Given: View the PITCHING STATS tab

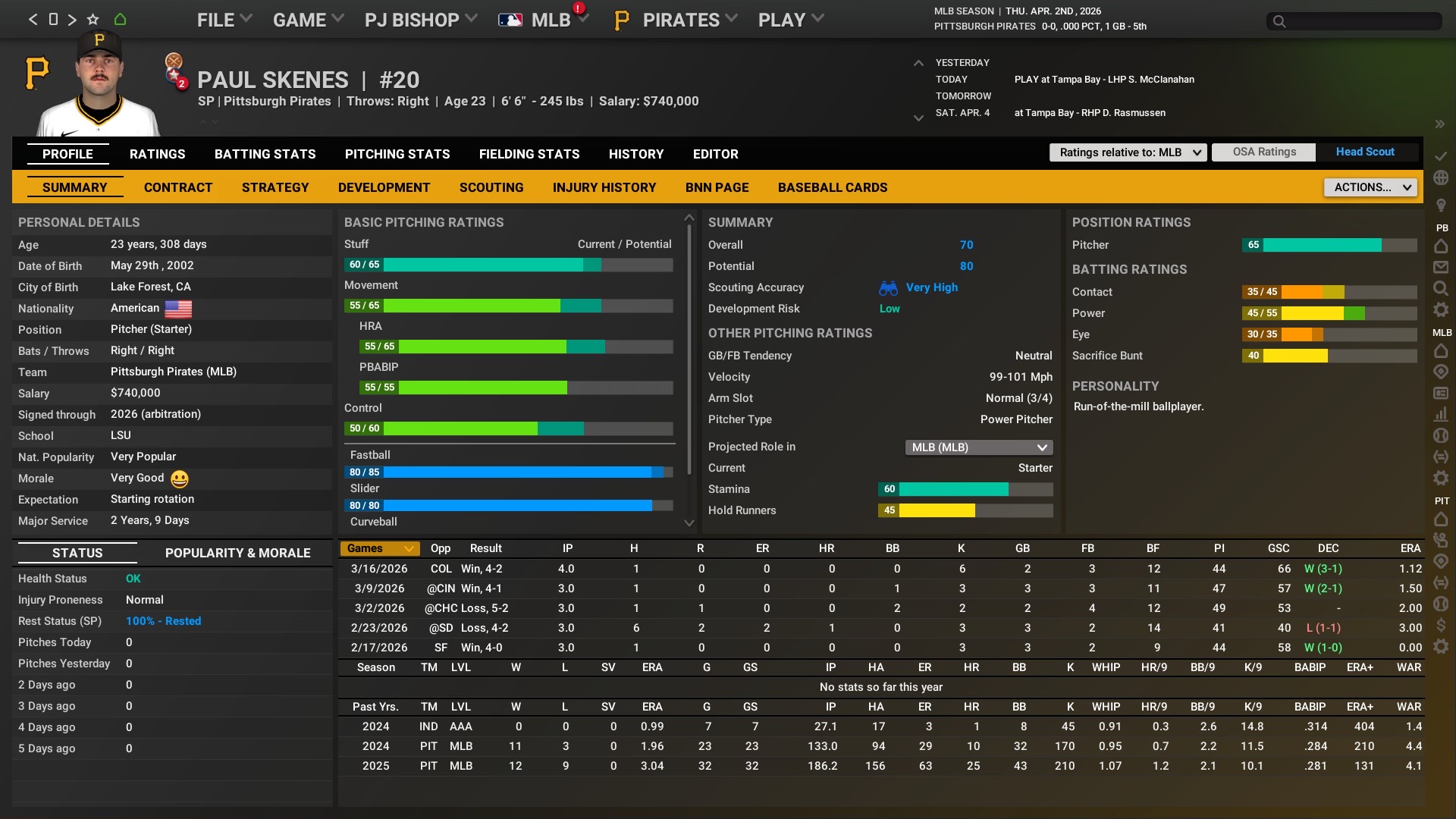Looking at the screenshot, I should click(x=397, y=154).
